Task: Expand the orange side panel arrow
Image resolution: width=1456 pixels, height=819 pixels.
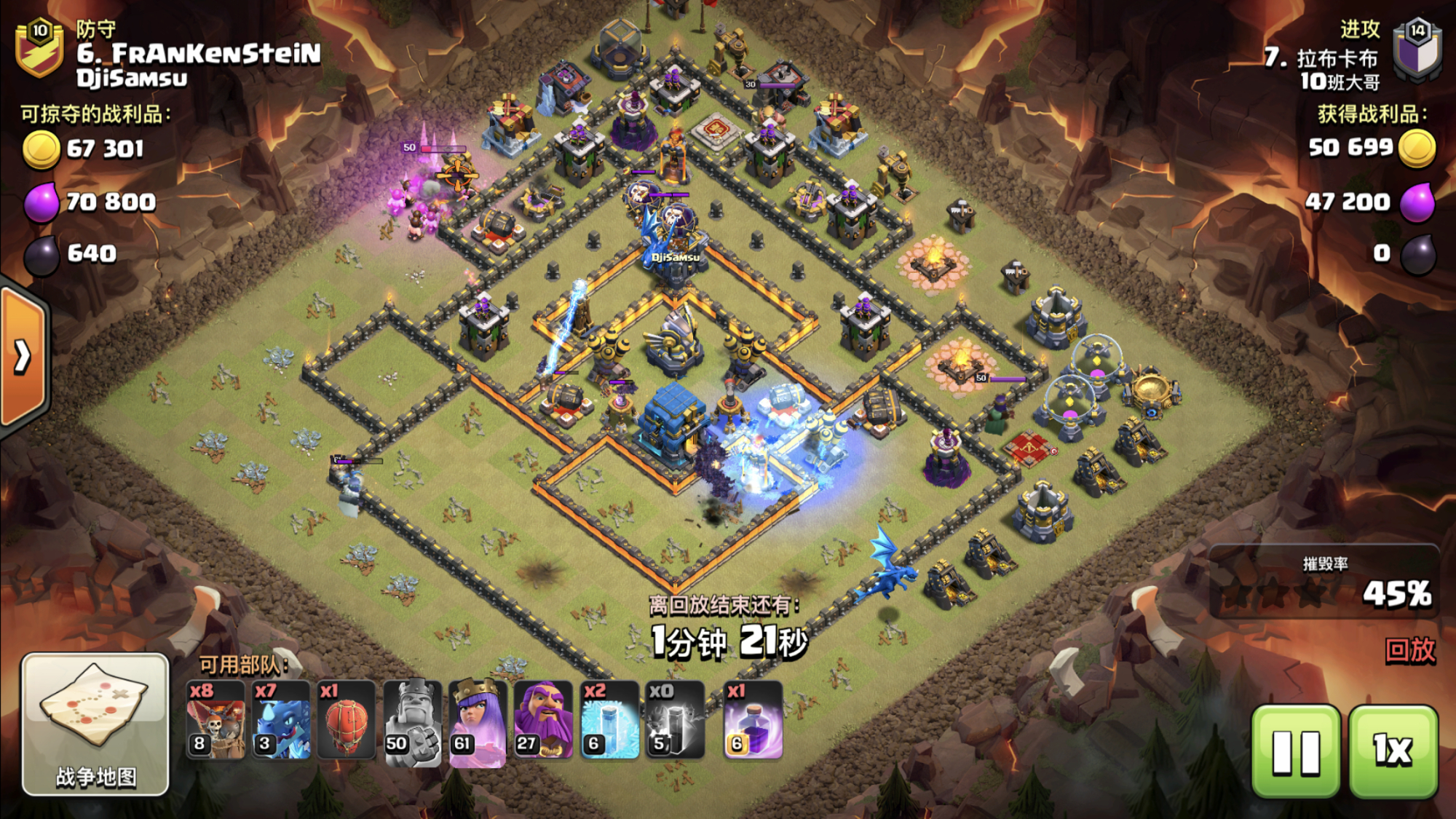Action: click(23, 357)
